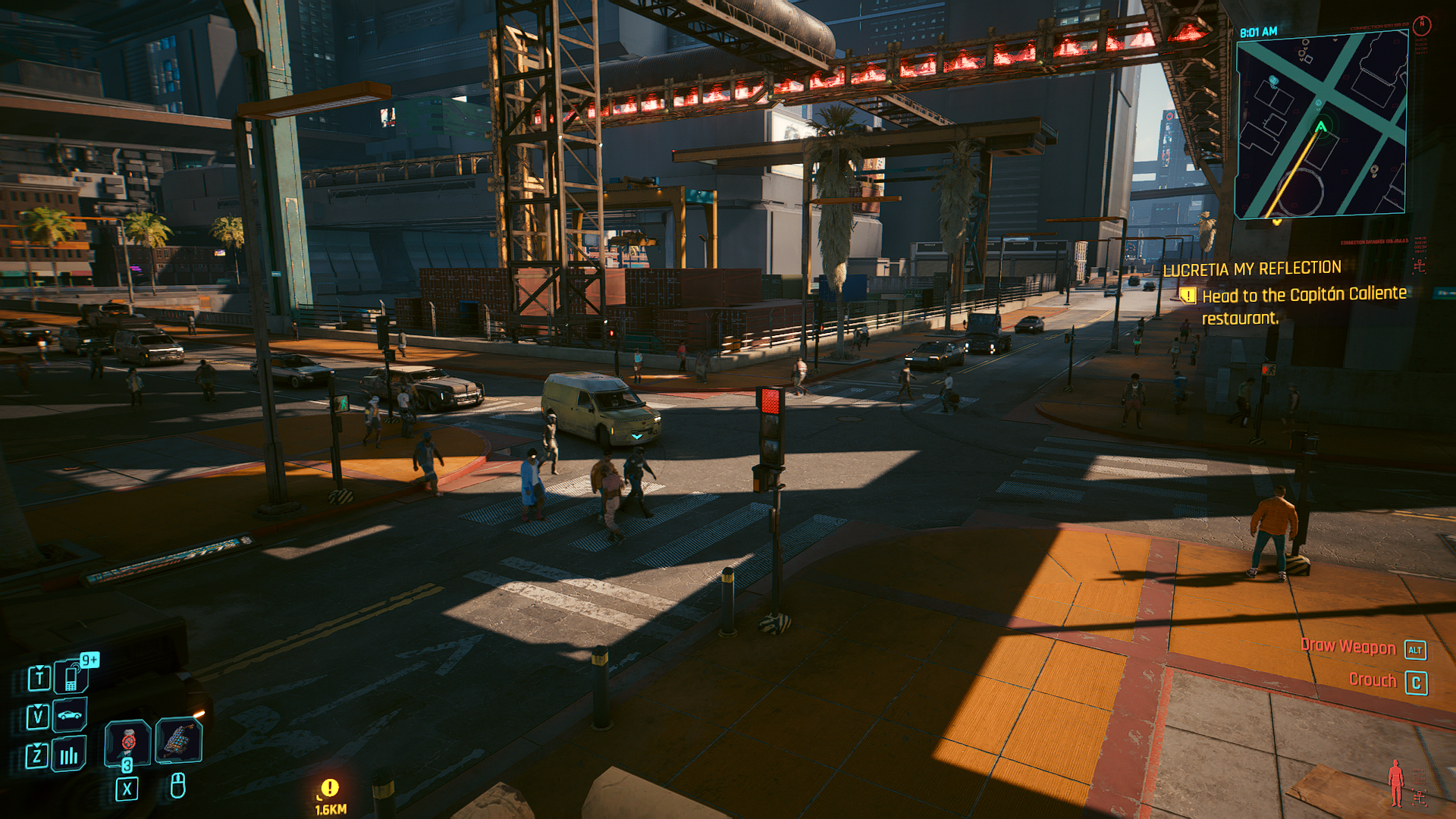Screen dimensions: 1456x819
Task: Select the Lucretia My Reflection quest tracker
Action: (1252, 268)
